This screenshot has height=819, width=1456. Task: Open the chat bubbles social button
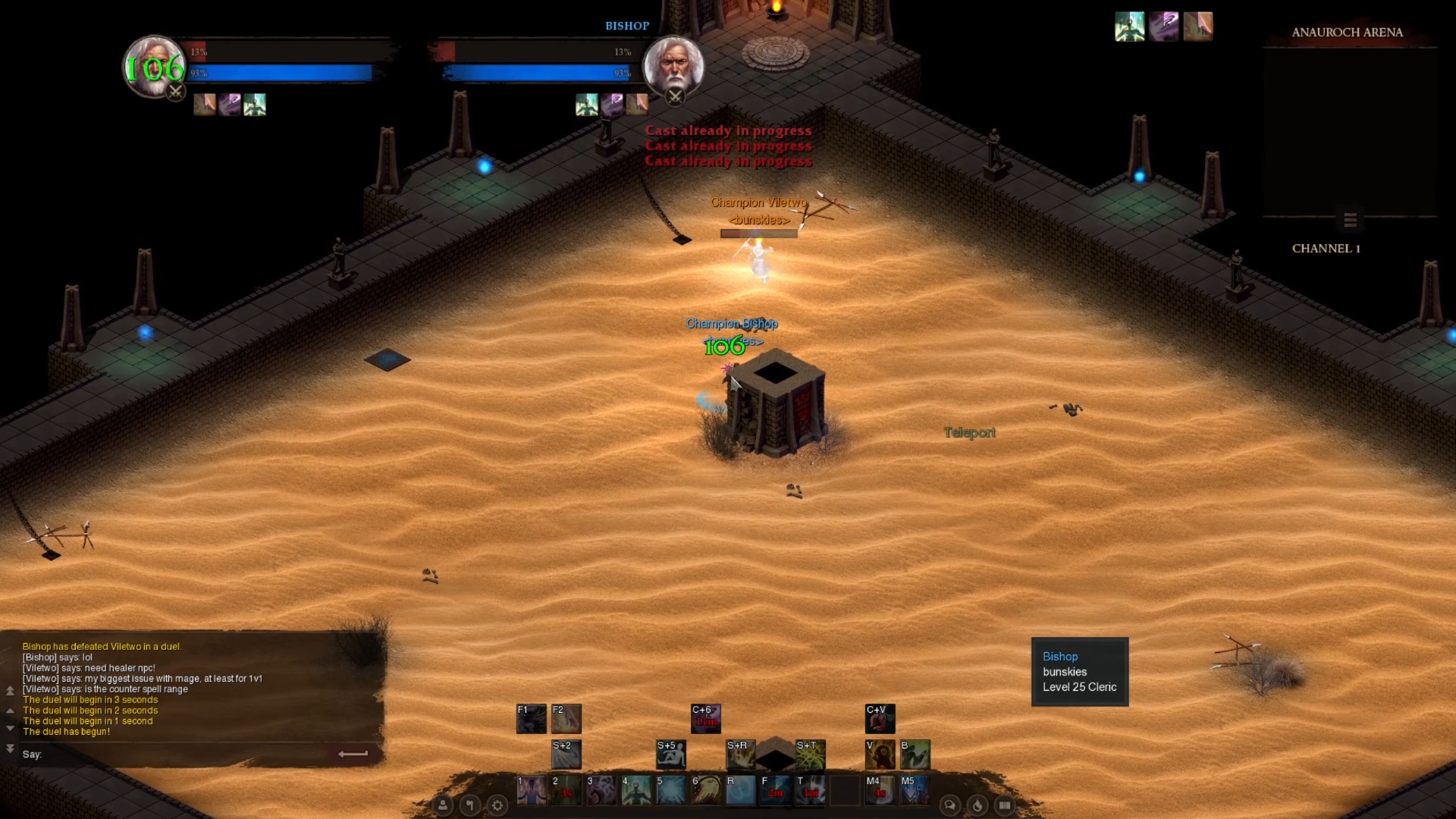pyautogui.click(x=949, y=805)
